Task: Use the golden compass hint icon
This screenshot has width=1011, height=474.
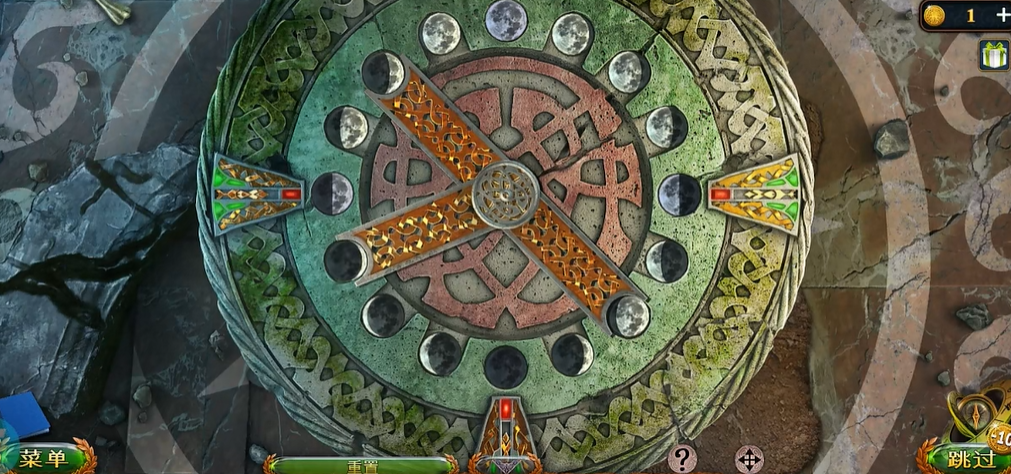Action: [975, 417]
